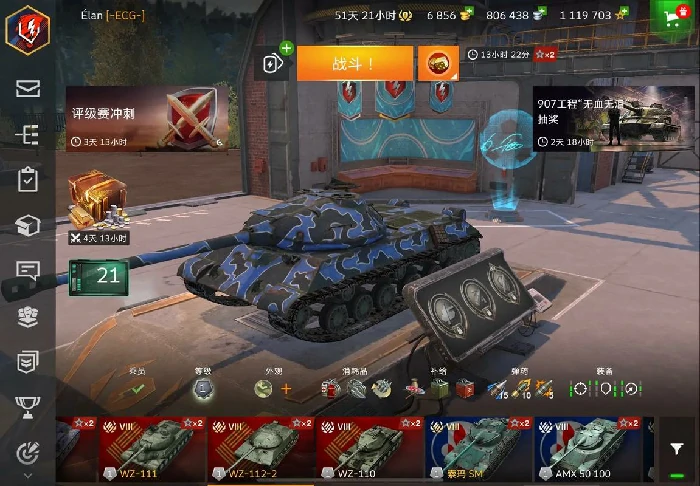Open the tank carousel filter funnel
The height and width of the screenshot is (486, 700).
point(677,450)
